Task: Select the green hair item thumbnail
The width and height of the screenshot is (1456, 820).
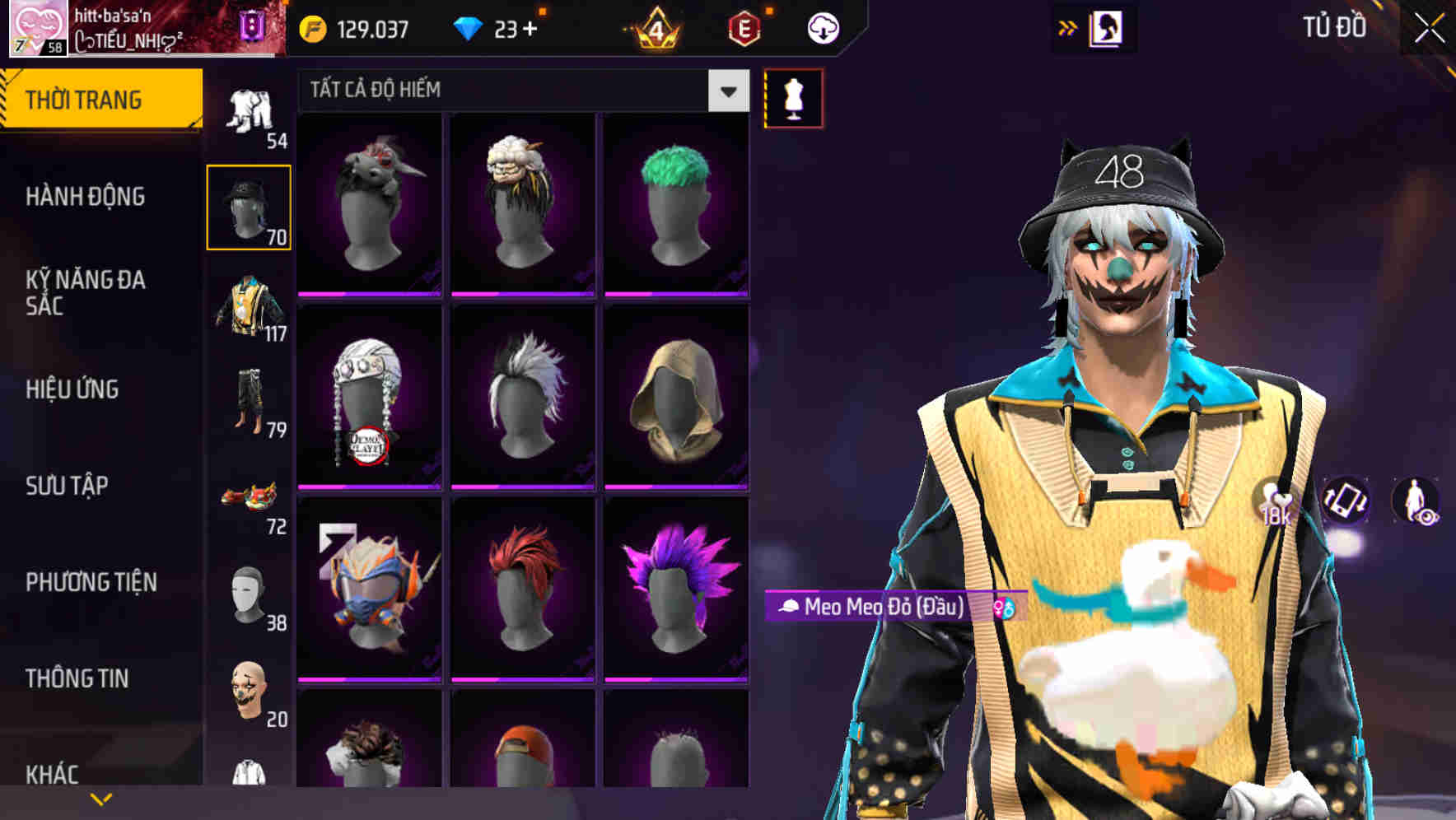Action: [675, 202]
